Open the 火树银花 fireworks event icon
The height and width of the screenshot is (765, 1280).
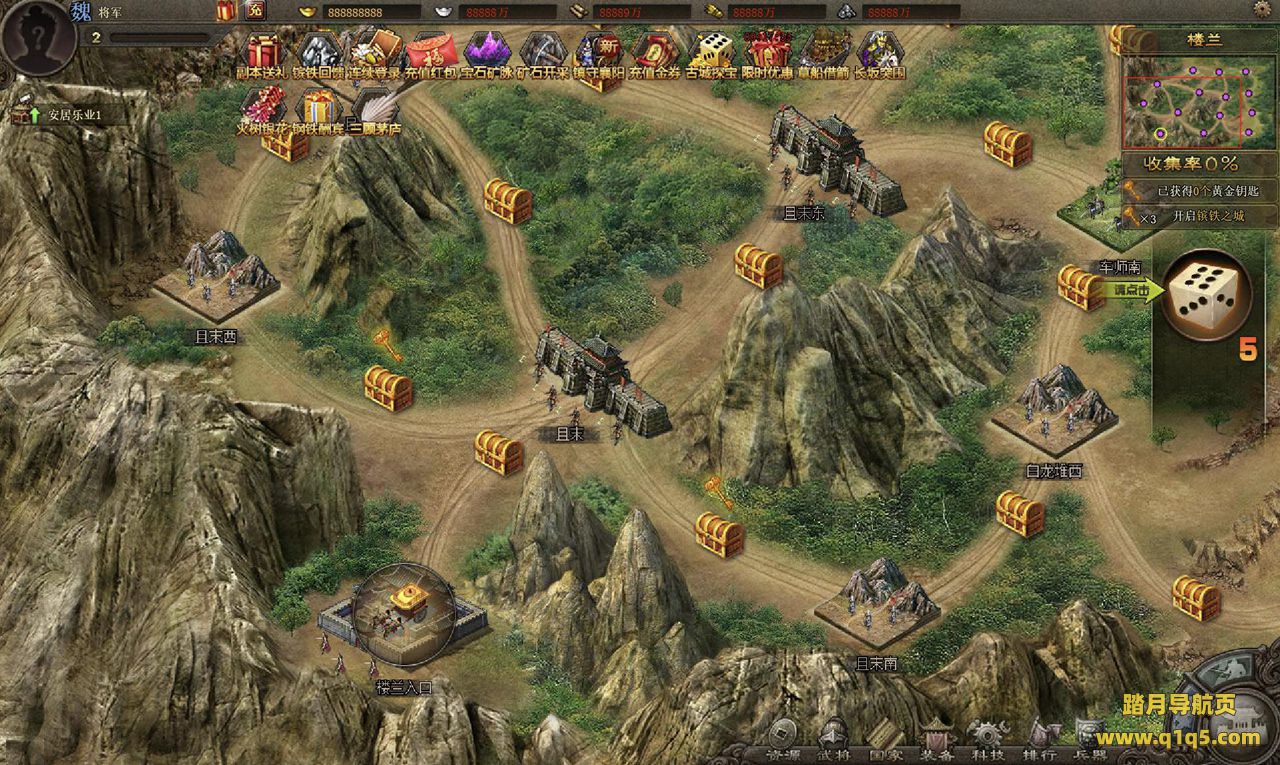tap(263, 106)
